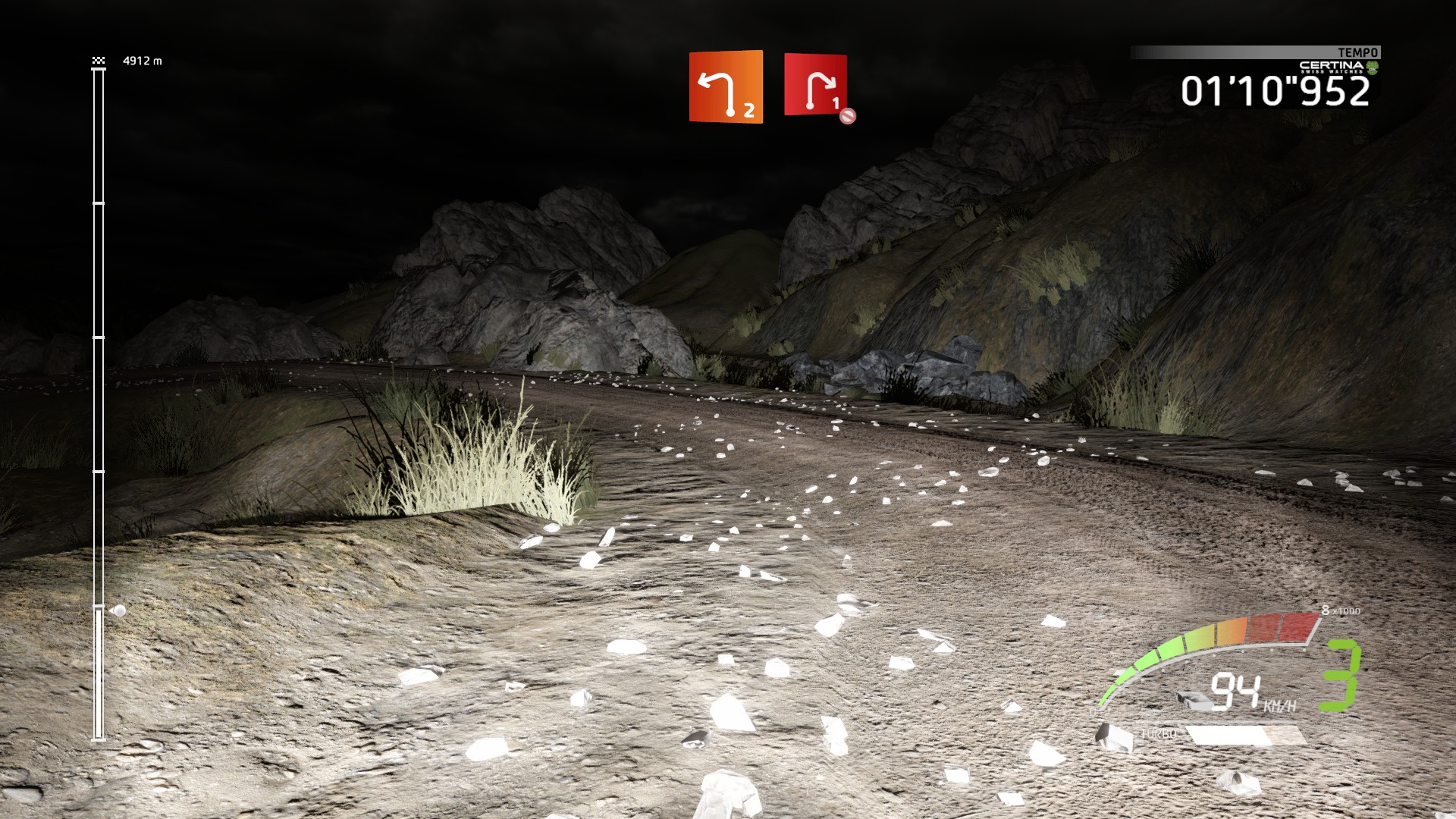Click the car marker on stage progress bar
The height and width of the screenshot is (819, 1456).
(118, 610)
